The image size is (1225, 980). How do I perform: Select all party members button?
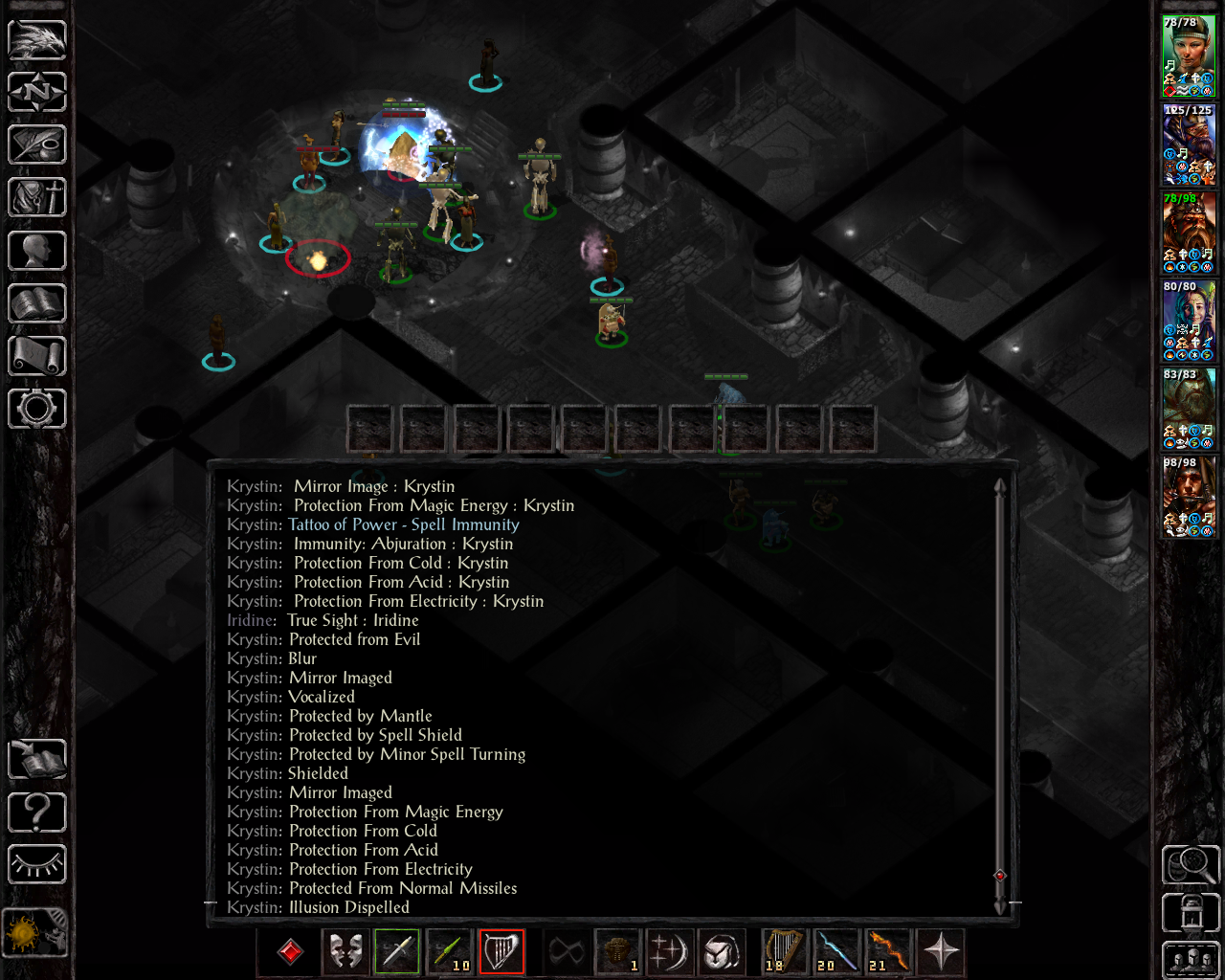pos(1190,960)
